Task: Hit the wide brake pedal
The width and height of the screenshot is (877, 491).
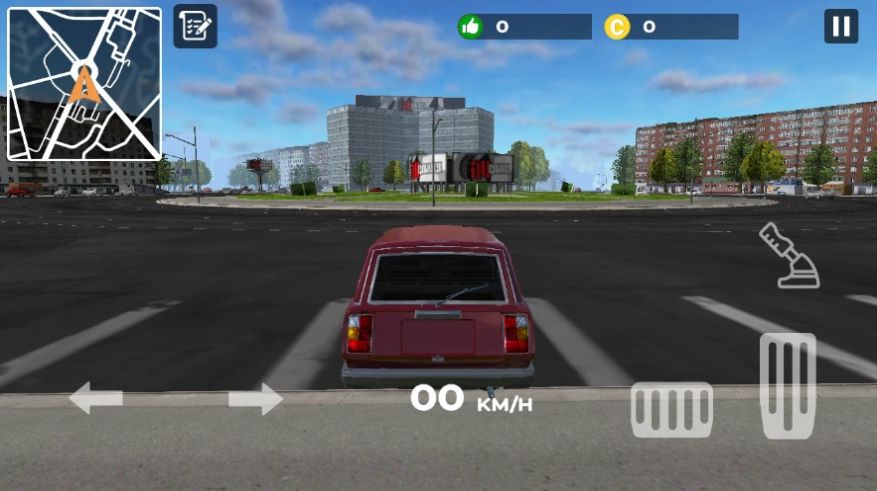Action: tap(671, 410)
